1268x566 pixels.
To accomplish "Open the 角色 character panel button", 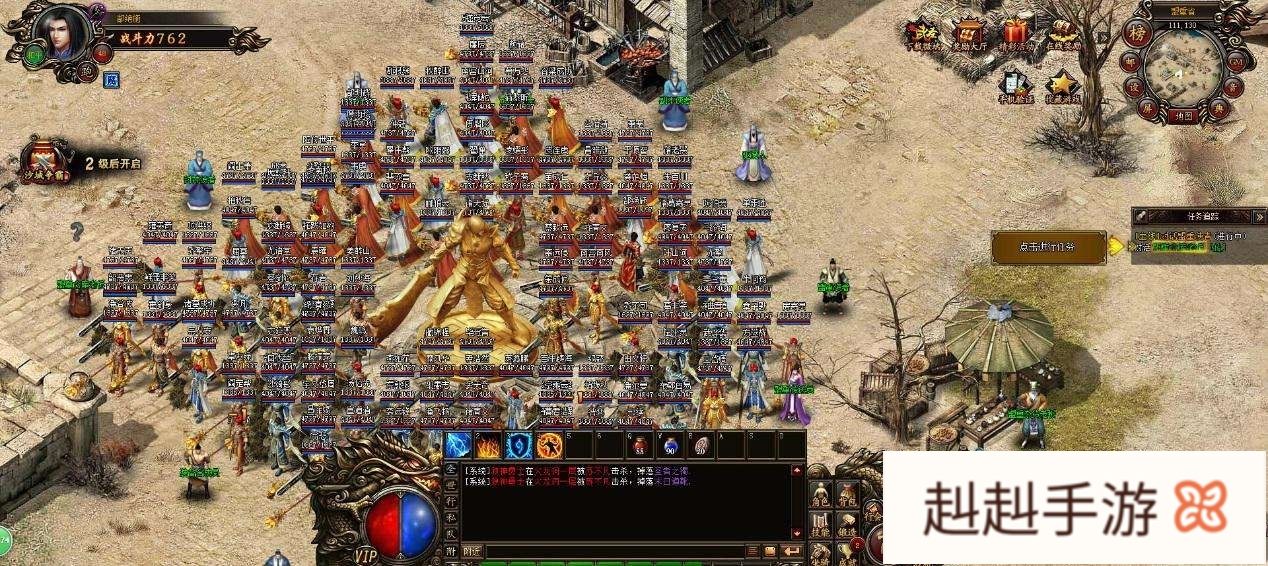I will (x=820, y=495).
